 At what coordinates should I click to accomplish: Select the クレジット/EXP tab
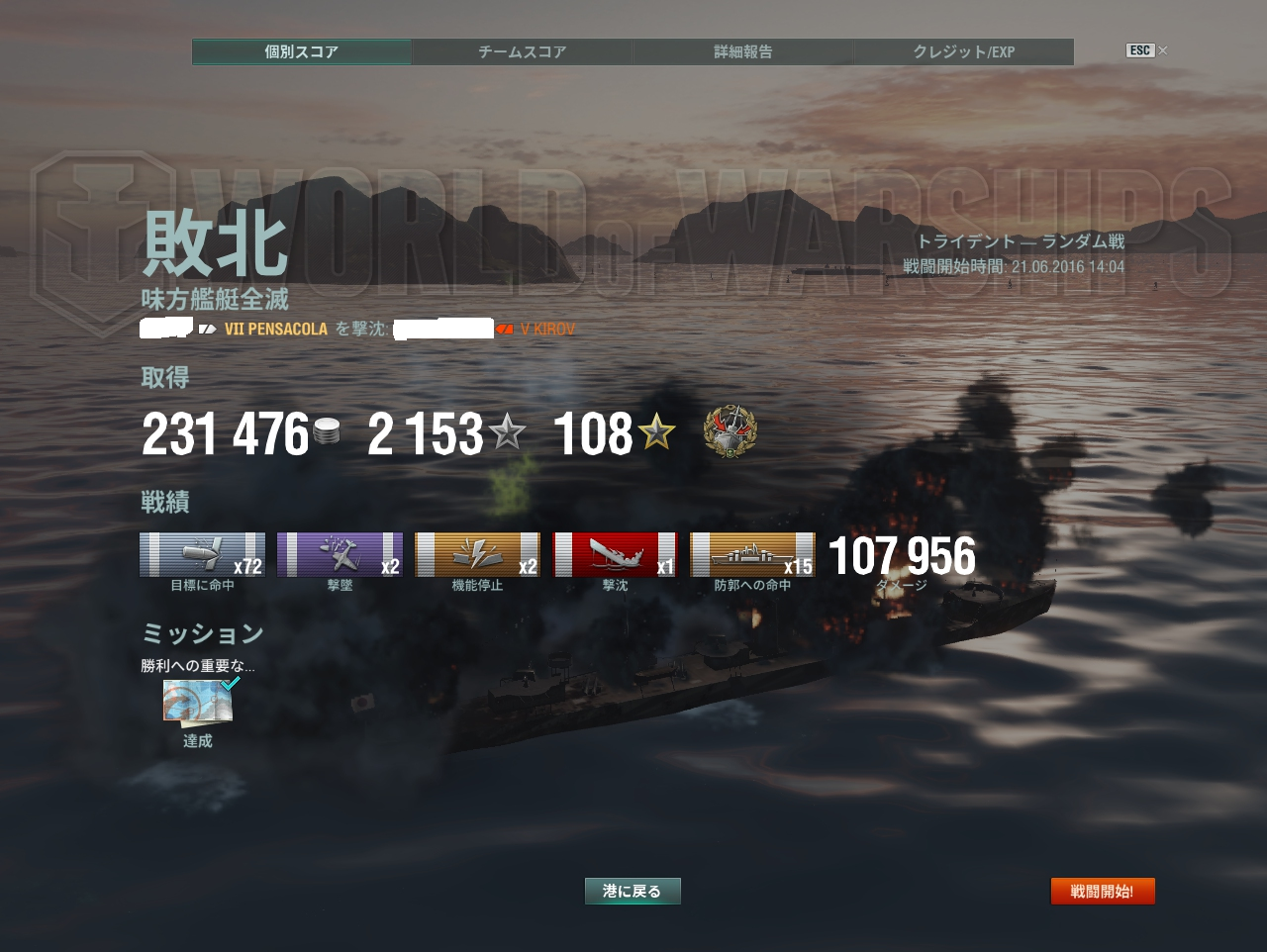(x=963, y=51)
